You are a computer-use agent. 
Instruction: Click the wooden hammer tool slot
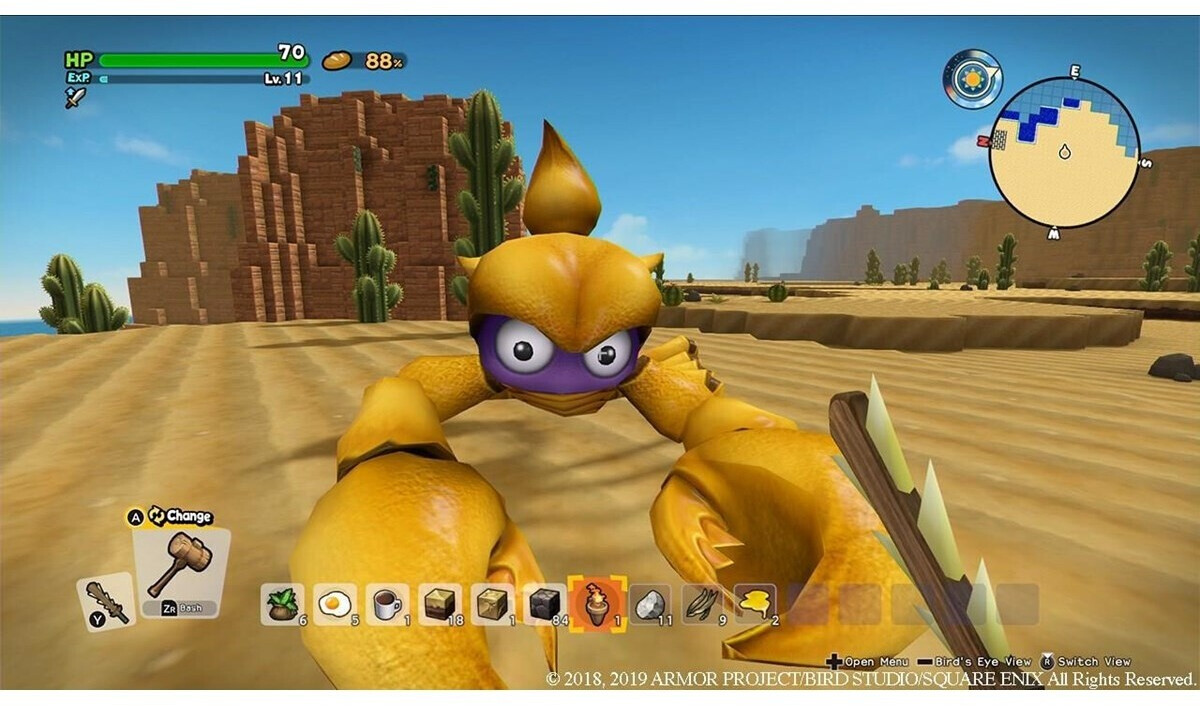coord(182,565)
